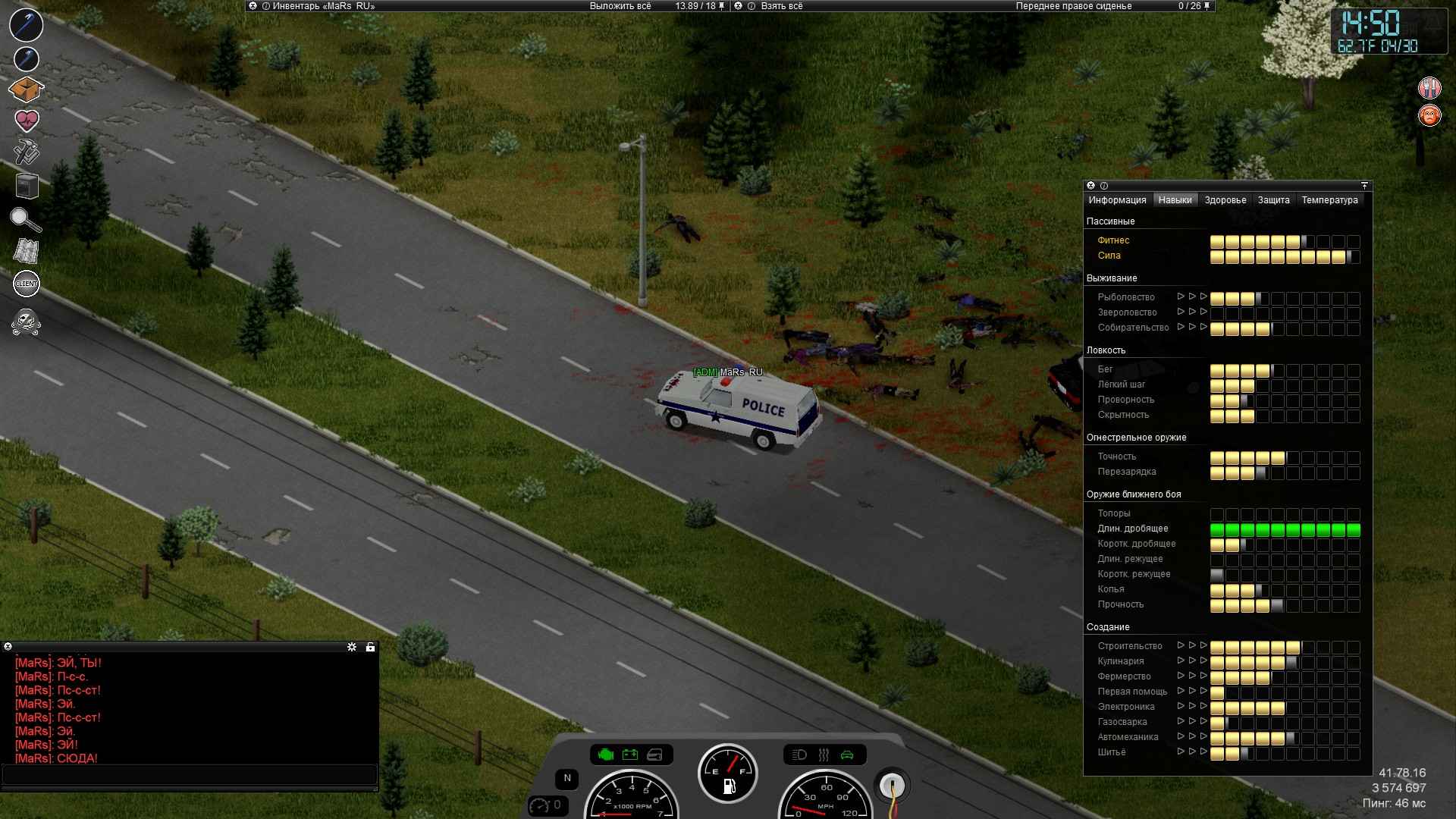Switch to the Здоровье tab

click(1225, 200)
